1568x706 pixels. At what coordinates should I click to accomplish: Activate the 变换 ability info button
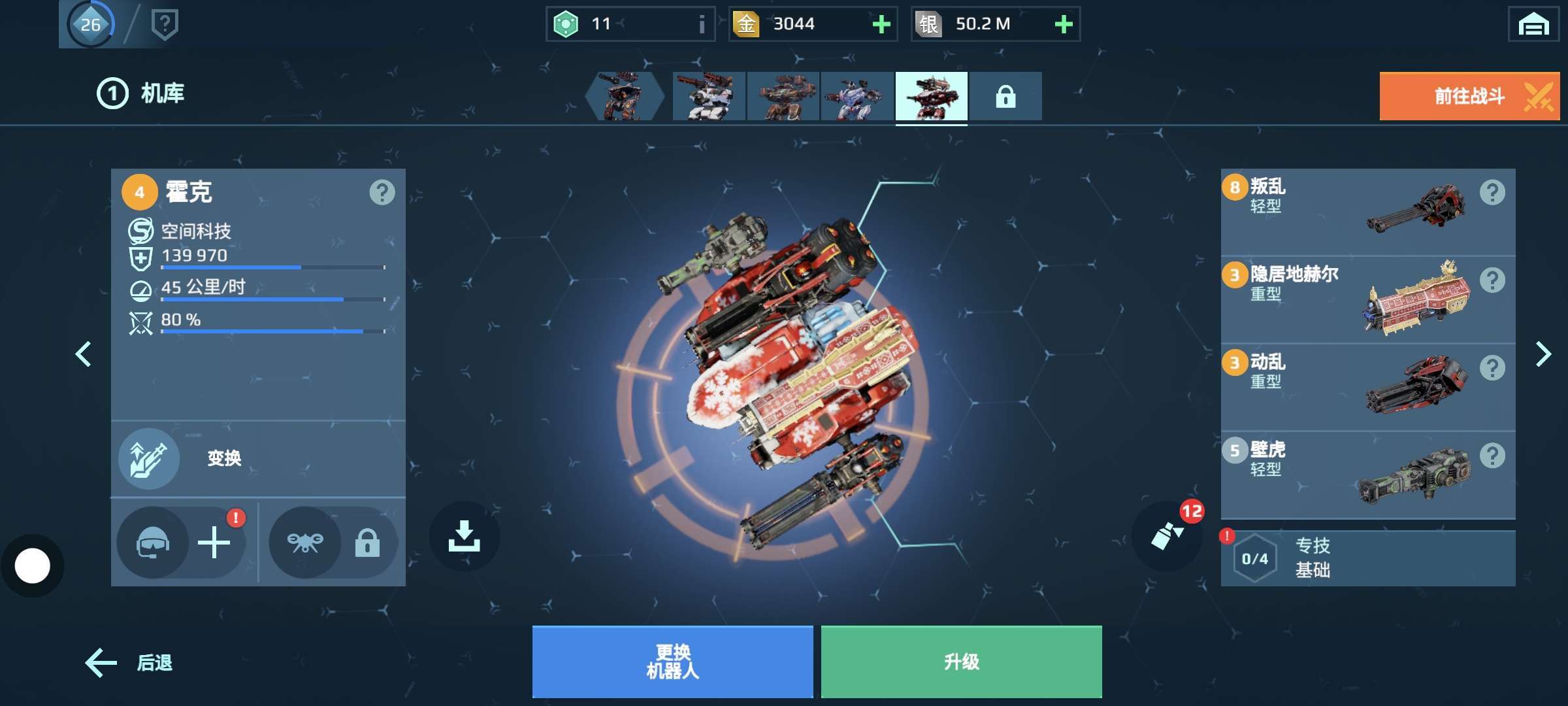click(150, 458)
